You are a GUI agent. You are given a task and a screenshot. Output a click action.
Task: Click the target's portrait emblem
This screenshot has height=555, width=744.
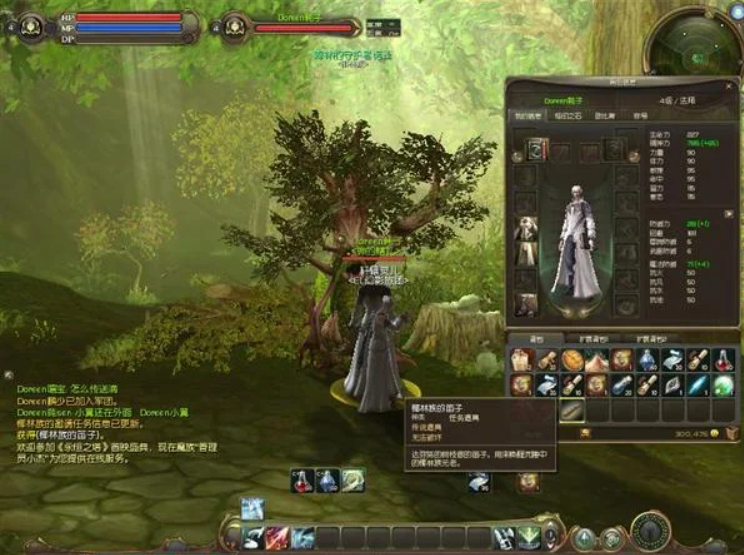[x=234, y=25]
